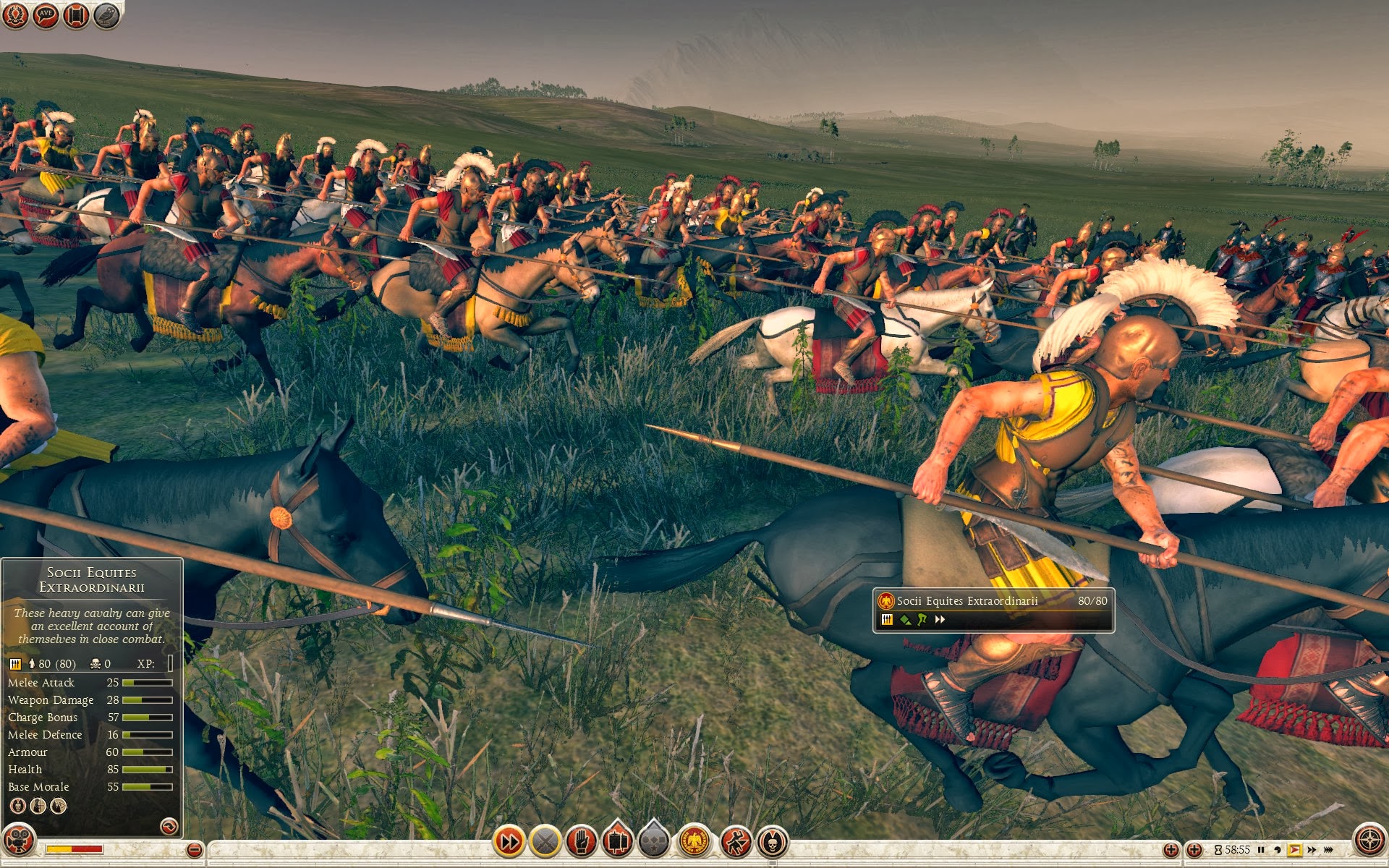Select normal play speed

pos(1294,850)
